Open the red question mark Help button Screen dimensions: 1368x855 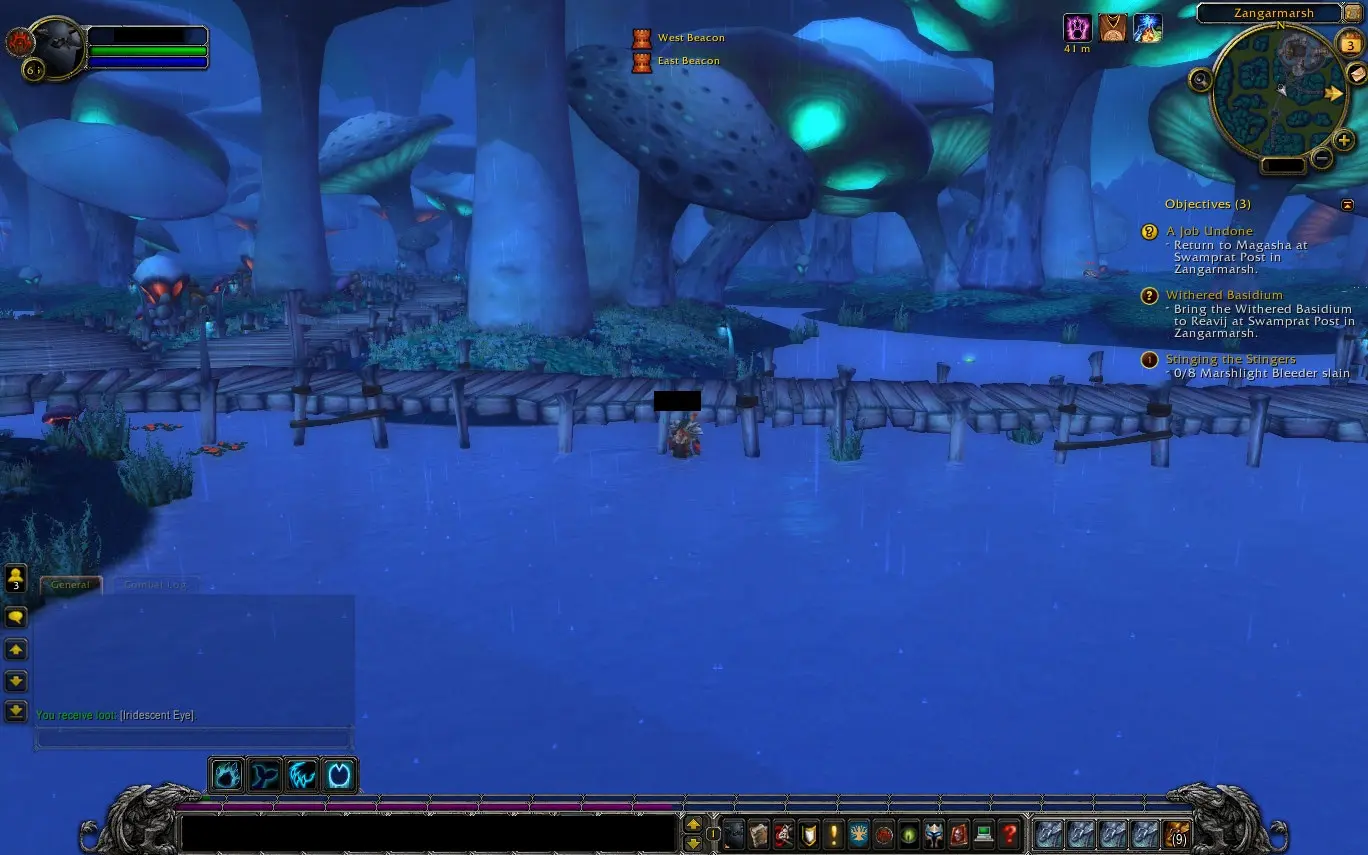(x=1009, y=834)
